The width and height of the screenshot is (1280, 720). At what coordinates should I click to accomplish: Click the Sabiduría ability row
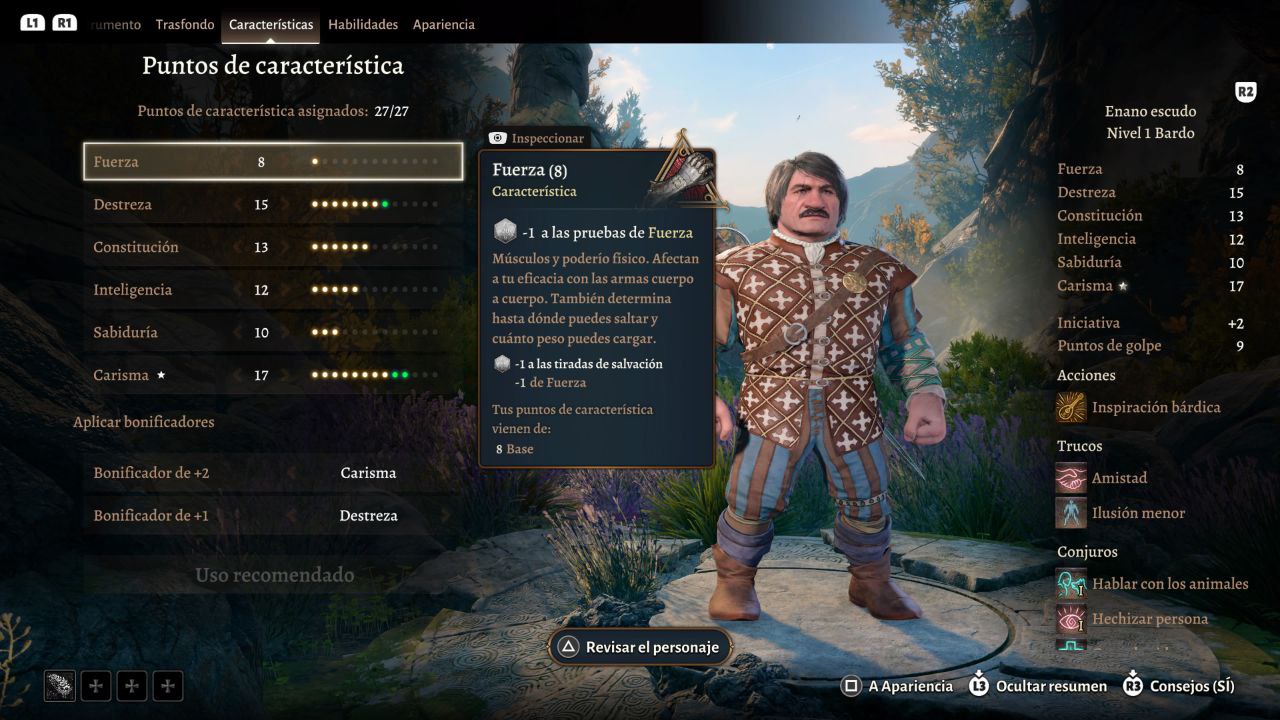(272, 332)
